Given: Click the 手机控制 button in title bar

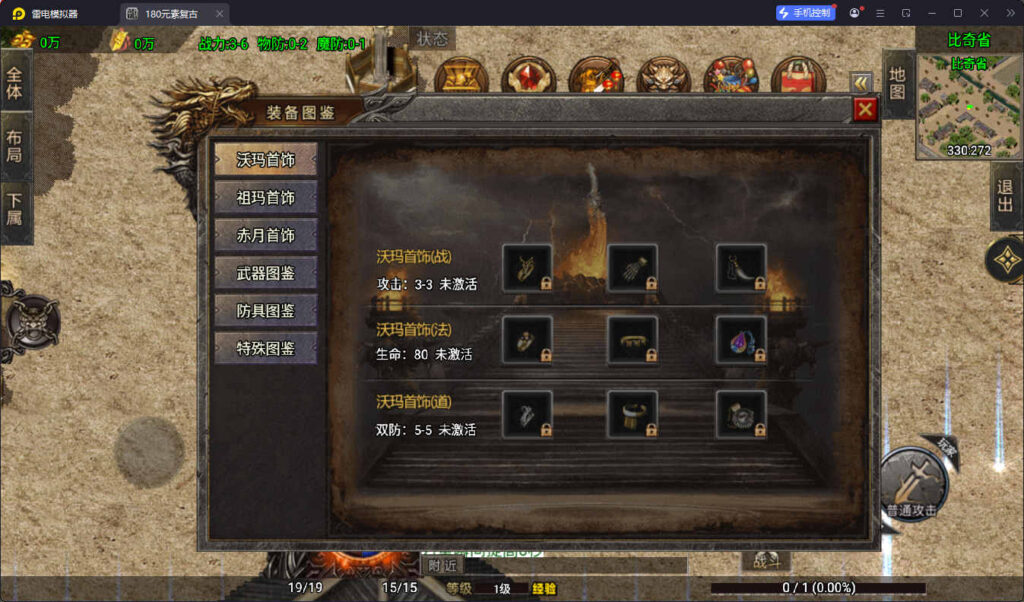Looking at the screenshot, I should click(x=805, y=13).
